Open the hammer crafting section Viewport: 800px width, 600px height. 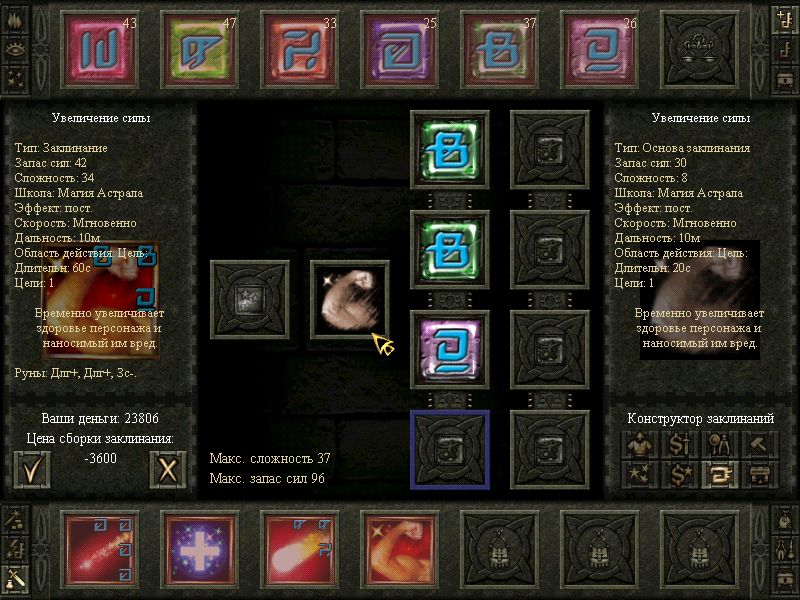coord(759,444)
